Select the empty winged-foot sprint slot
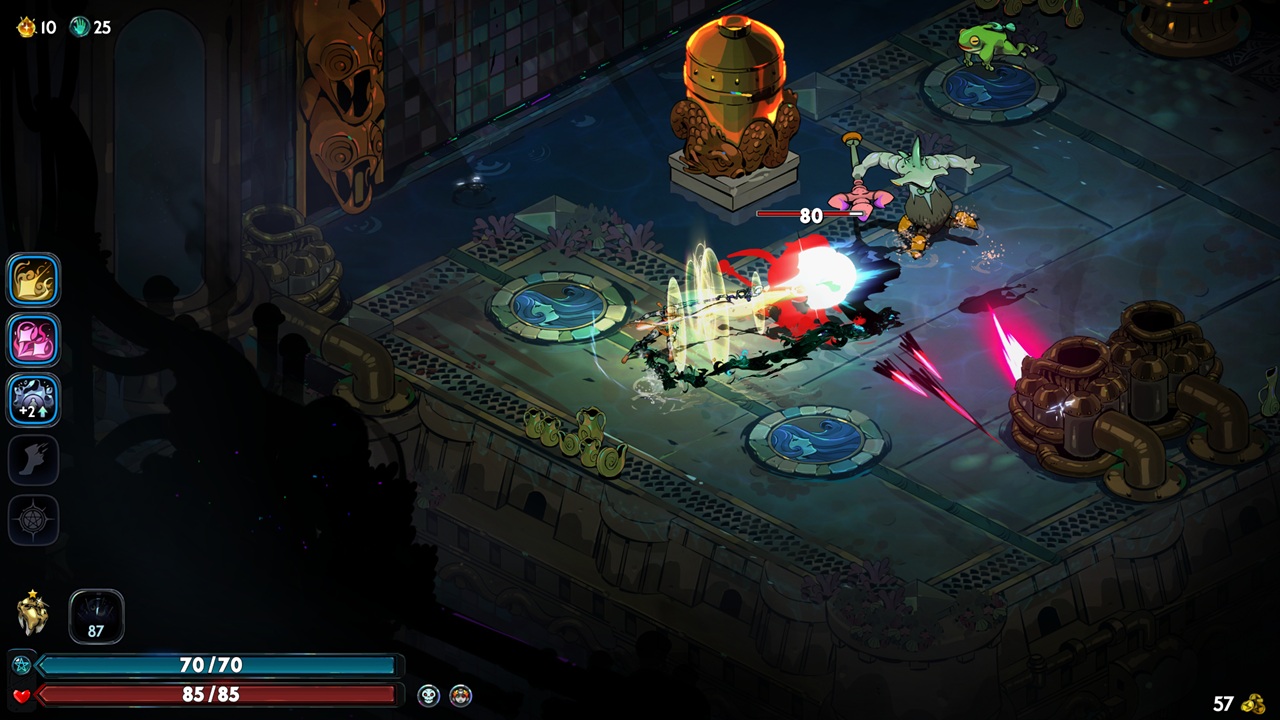1280x720 pixels. [x=33, y=460]
